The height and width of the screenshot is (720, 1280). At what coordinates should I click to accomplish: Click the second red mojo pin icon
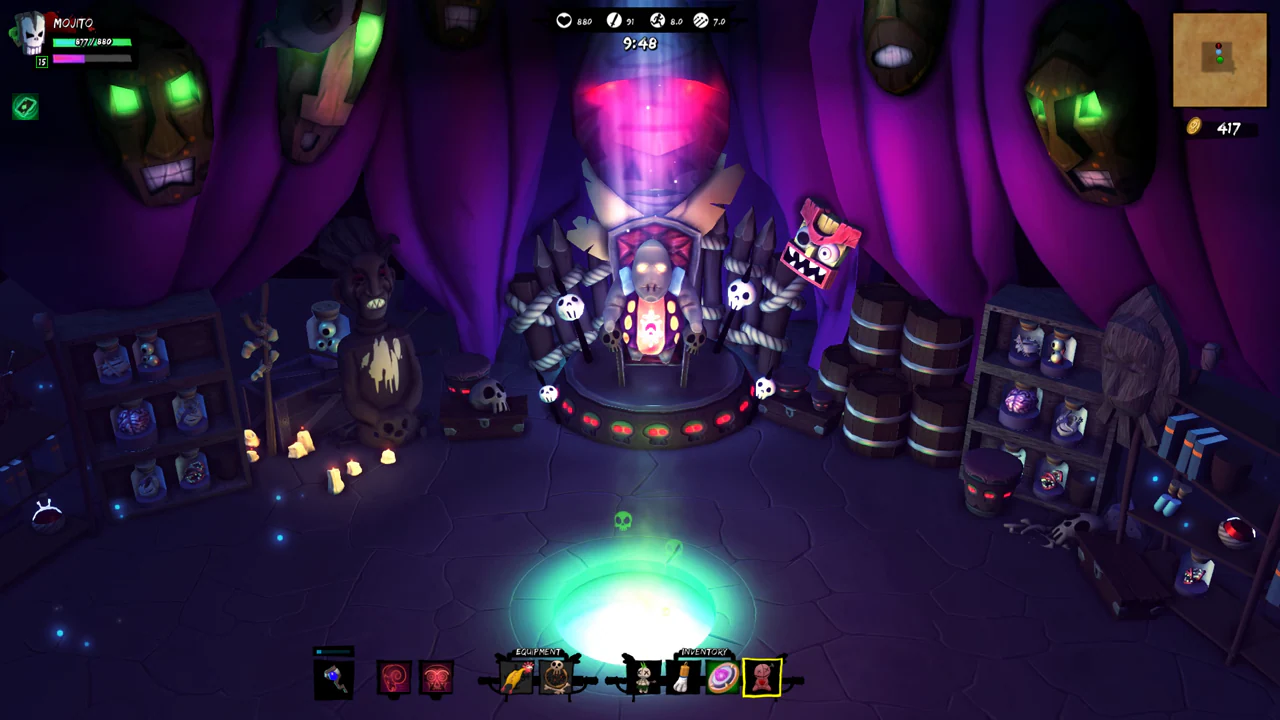pos(435,678)
